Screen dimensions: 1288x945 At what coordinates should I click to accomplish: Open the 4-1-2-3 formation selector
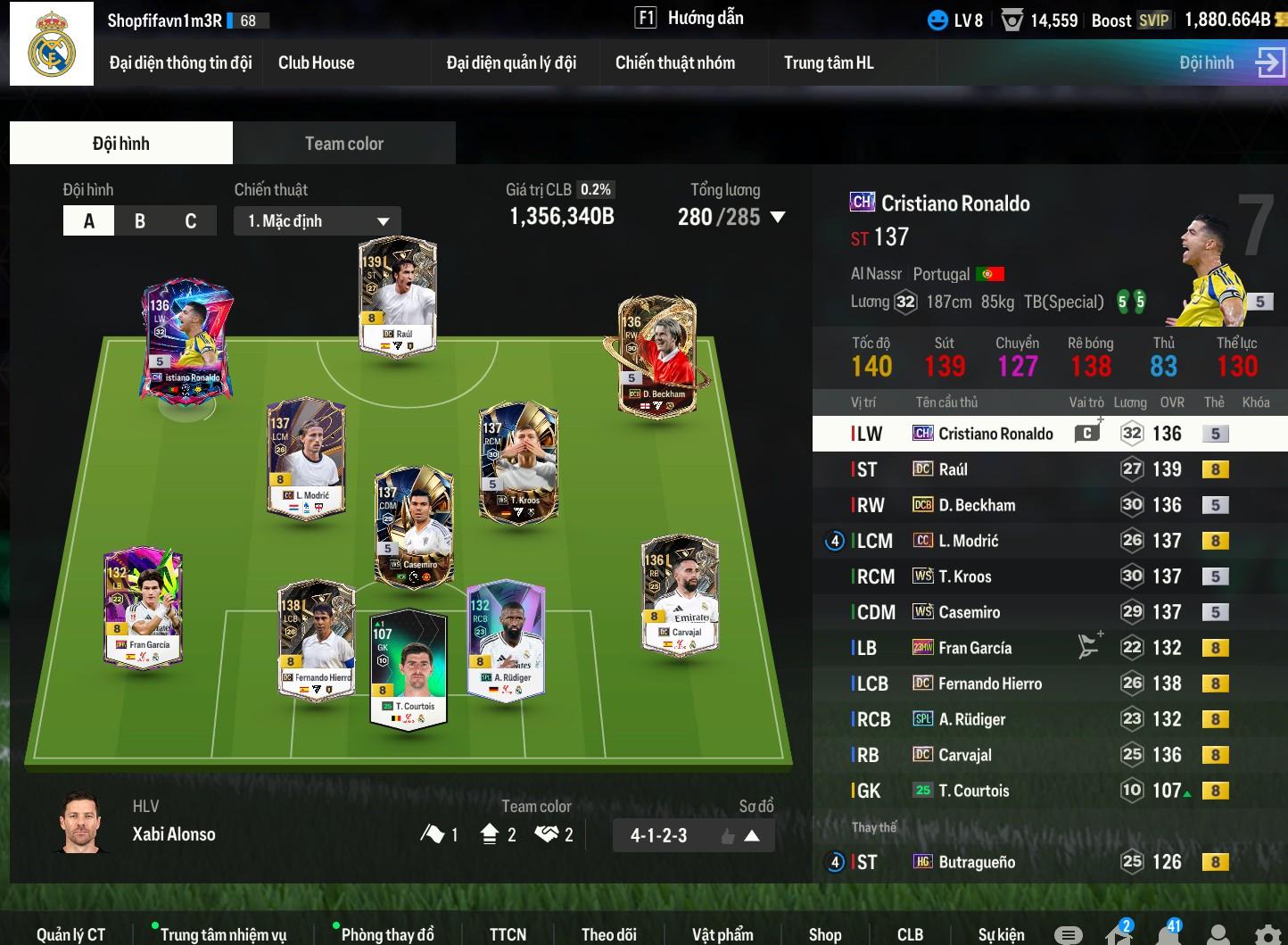pos(694,836)
